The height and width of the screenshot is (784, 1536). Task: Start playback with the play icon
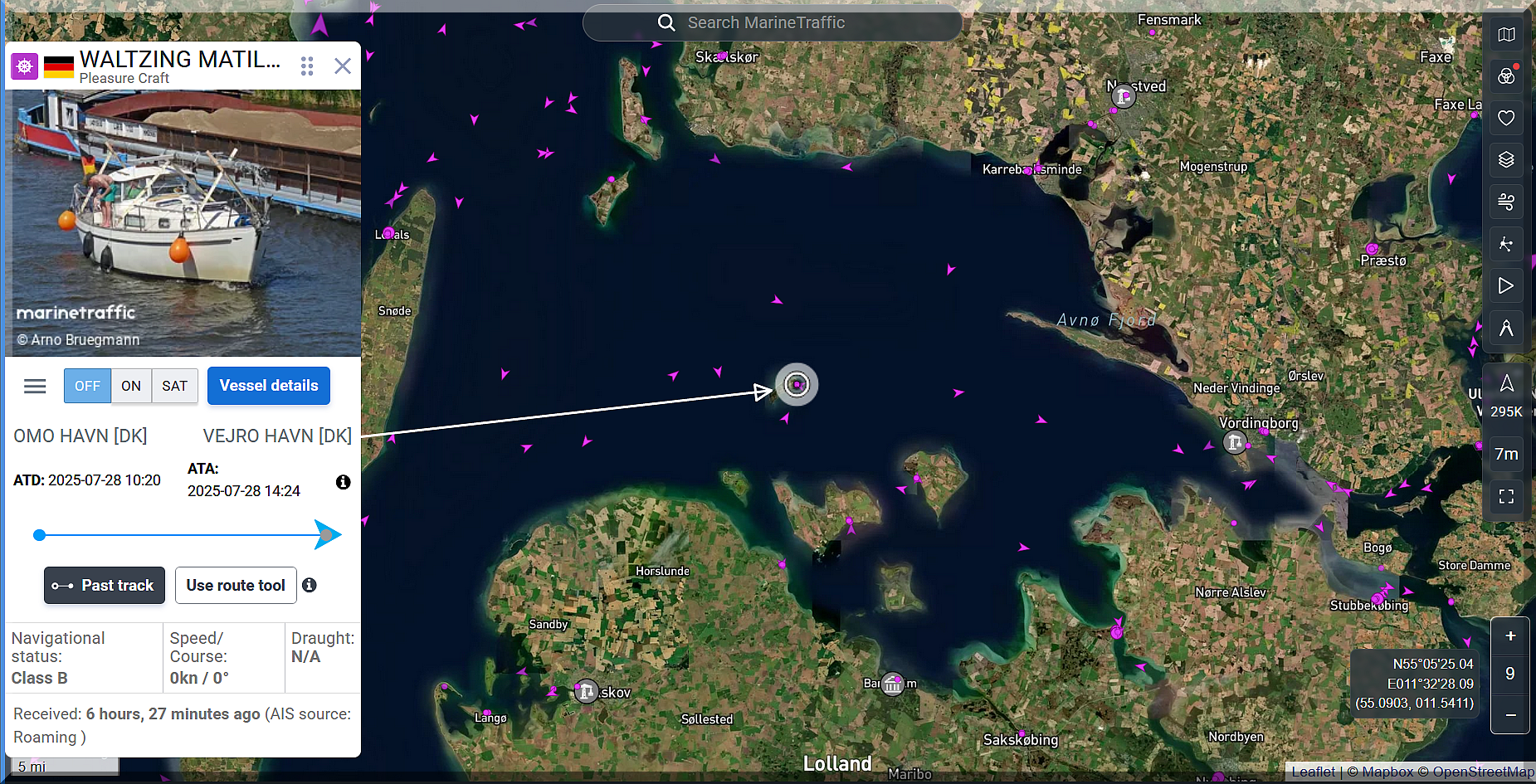tap(1506, 286)
